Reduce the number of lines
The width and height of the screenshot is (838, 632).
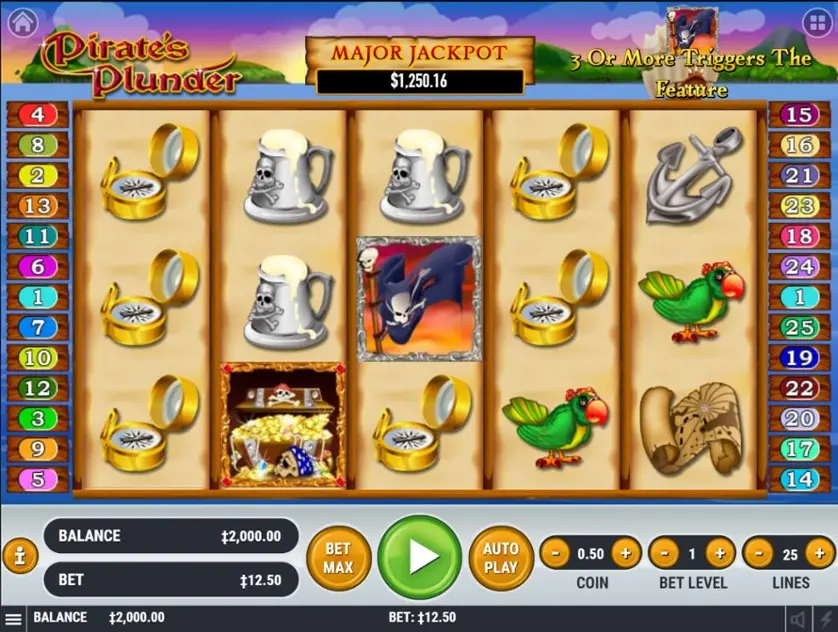(x=760, y=552)
